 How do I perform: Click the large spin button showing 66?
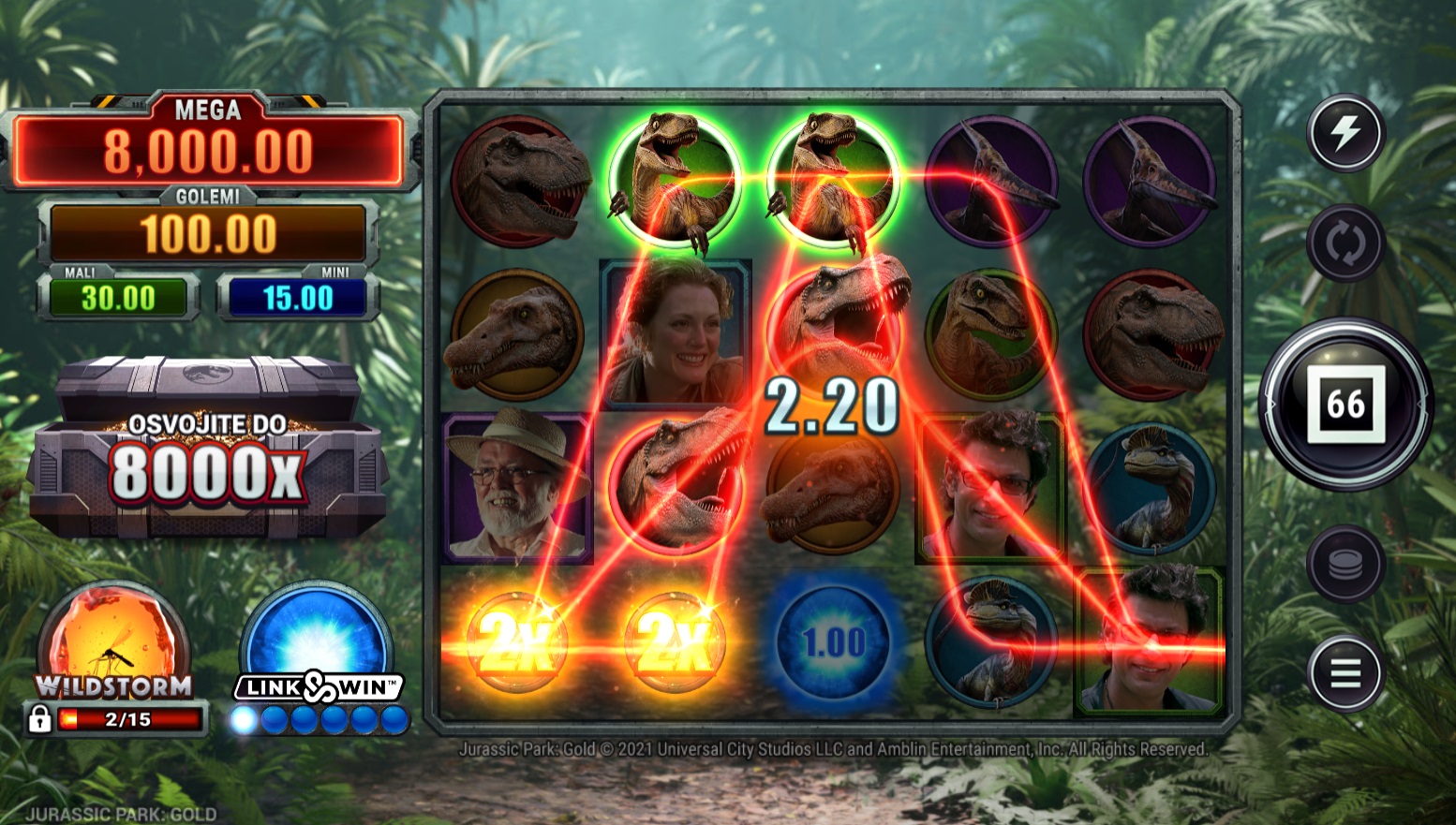coord(1345,404)
